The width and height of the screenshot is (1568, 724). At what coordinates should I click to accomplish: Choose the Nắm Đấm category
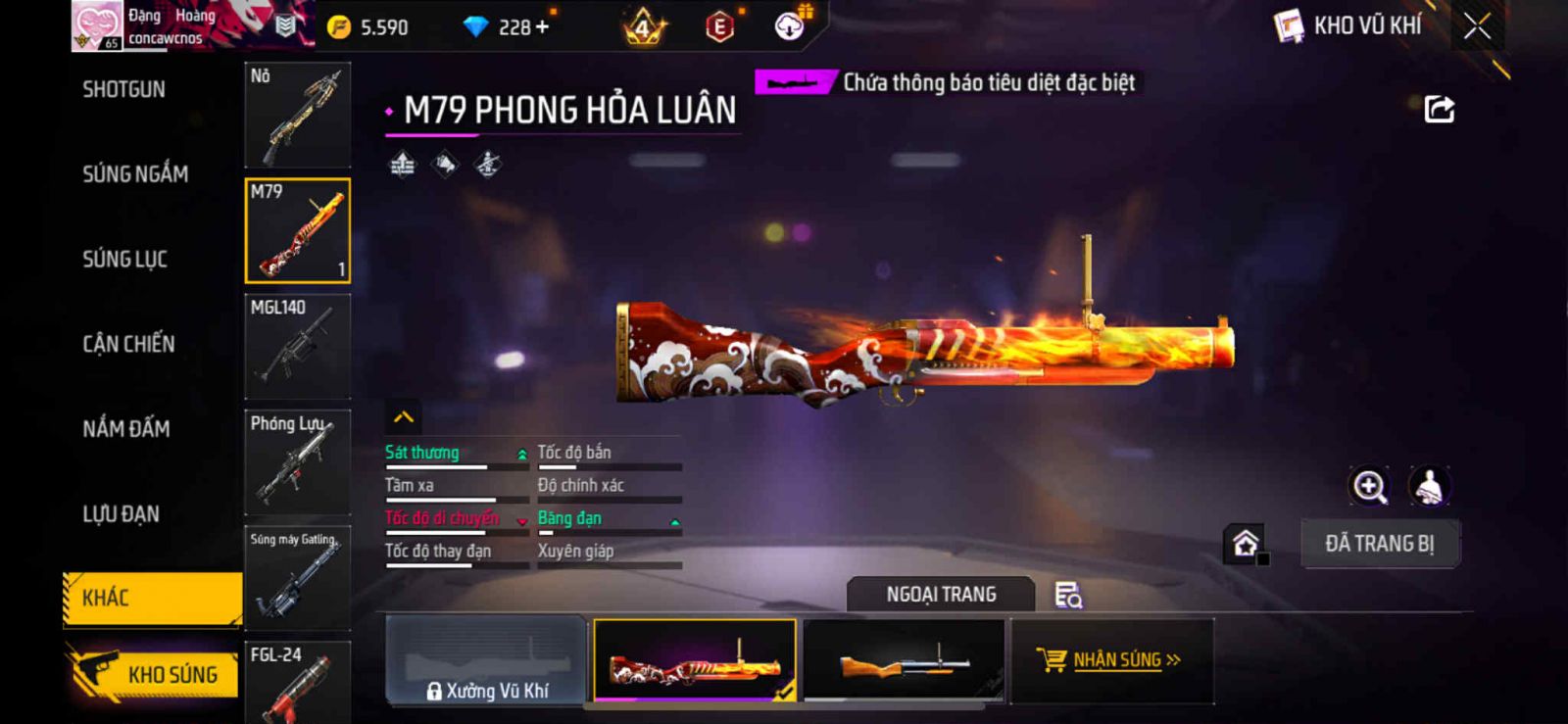[126, 429]
